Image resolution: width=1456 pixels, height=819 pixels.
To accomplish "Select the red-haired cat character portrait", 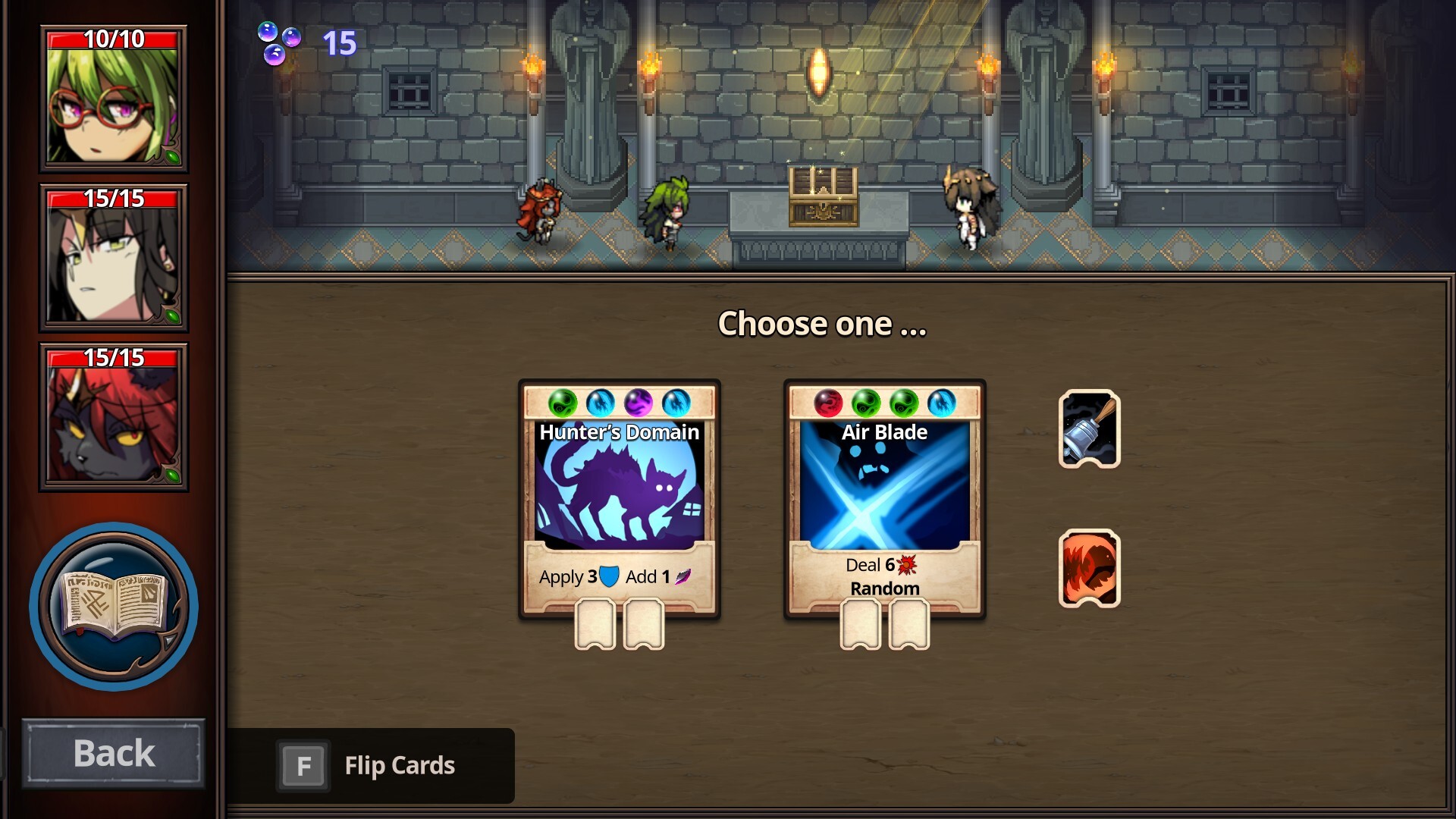I will coord(114,418).
